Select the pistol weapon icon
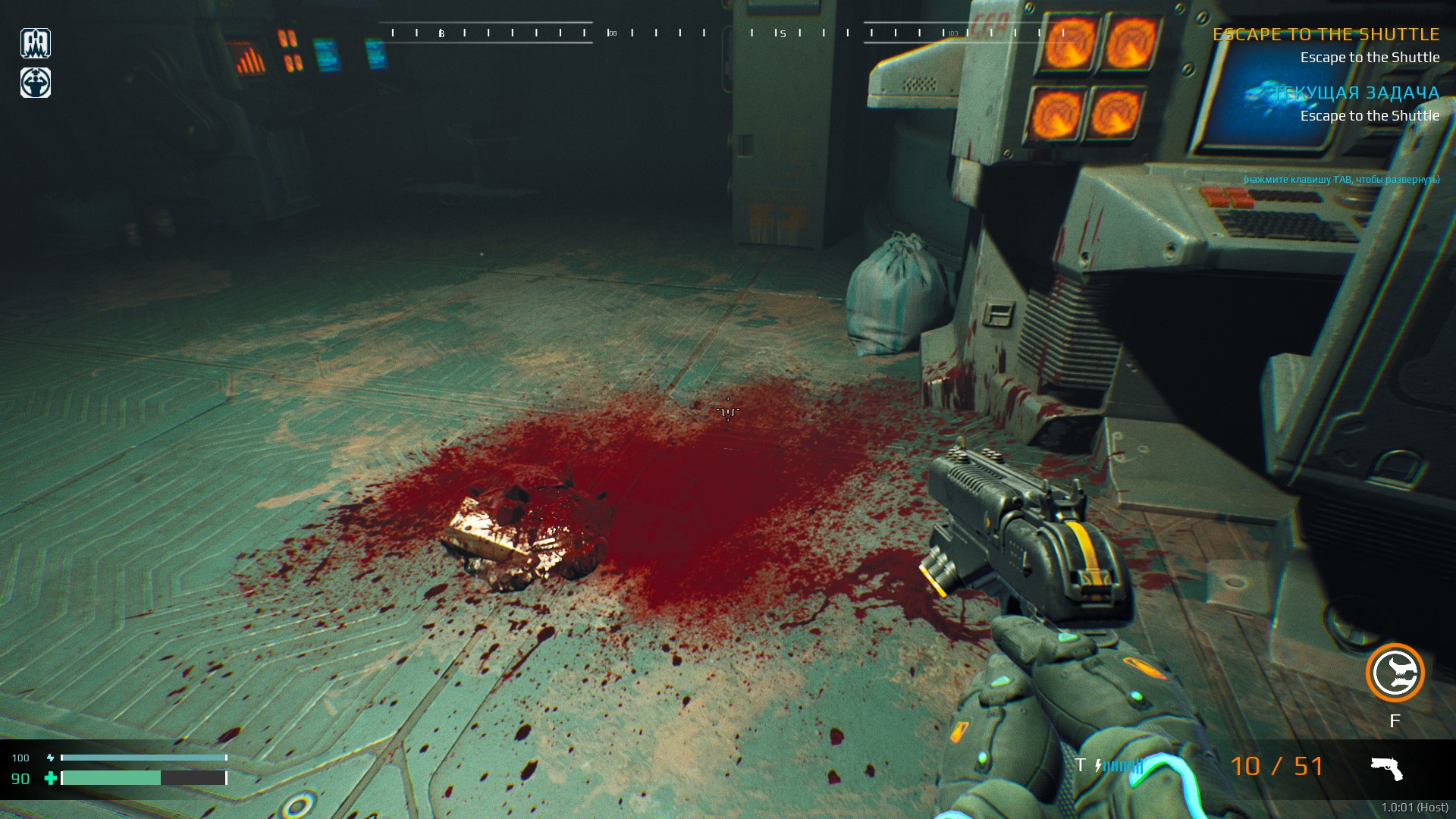The image size is (1456, 819). pos(1386,767)
